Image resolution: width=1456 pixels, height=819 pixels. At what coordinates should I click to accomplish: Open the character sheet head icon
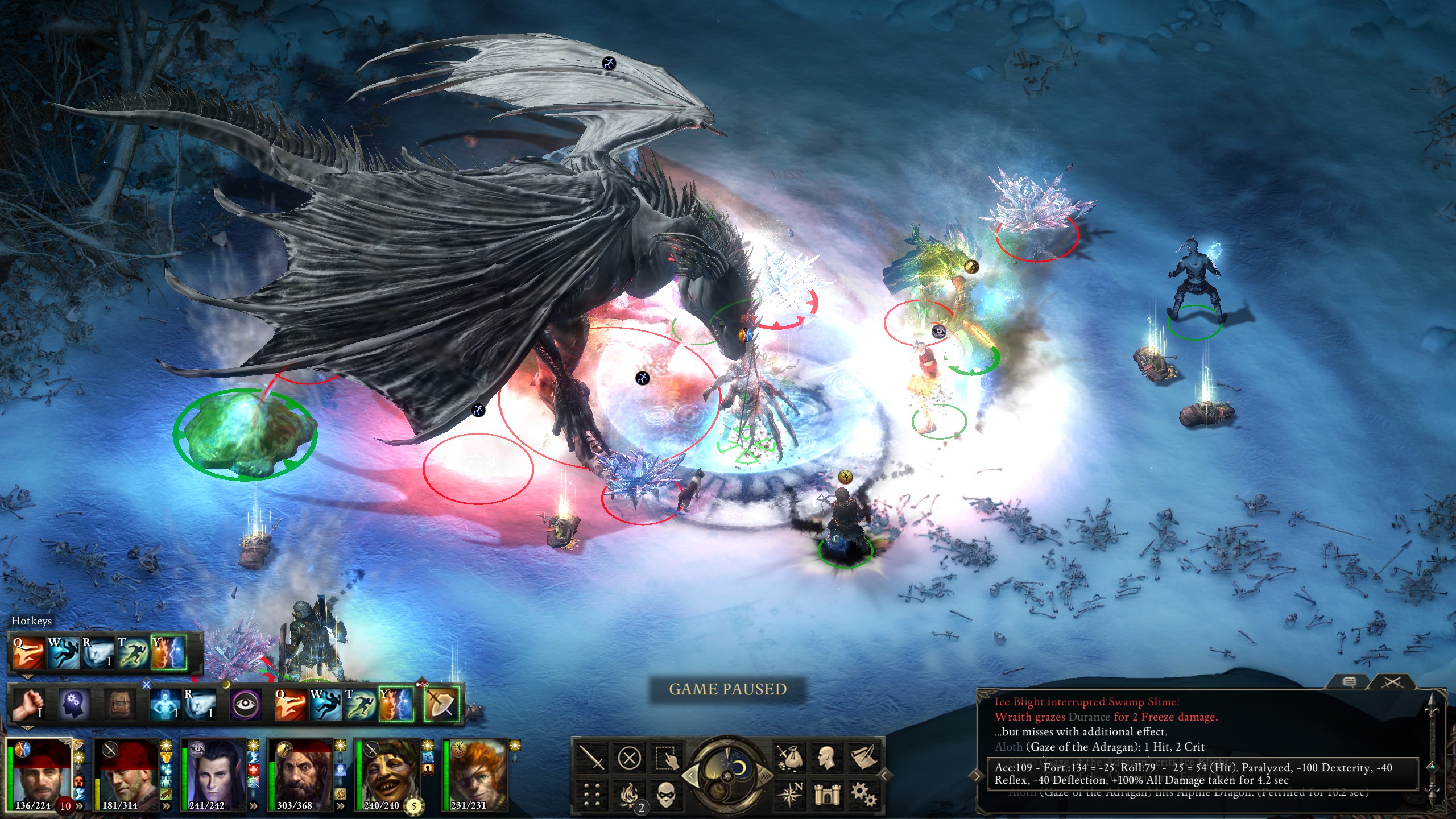click(826, 758)
